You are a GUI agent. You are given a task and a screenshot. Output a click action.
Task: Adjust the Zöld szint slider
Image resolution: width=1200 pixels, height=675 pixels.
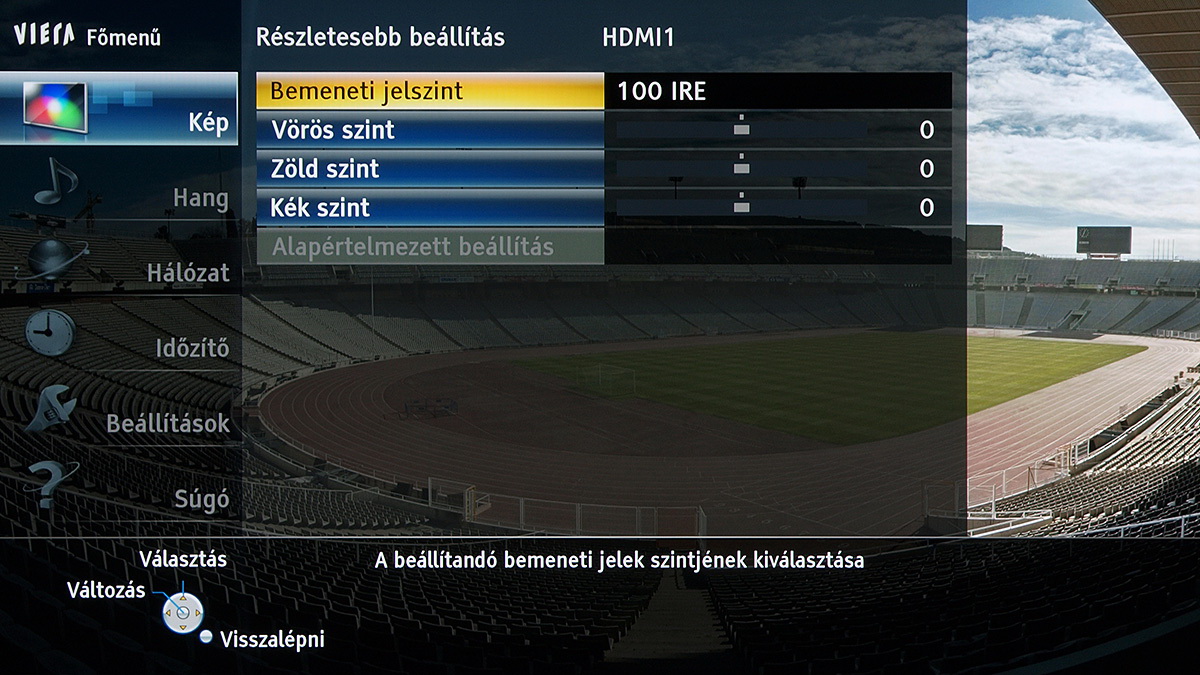pyautogui.click(x=741, y=169)
